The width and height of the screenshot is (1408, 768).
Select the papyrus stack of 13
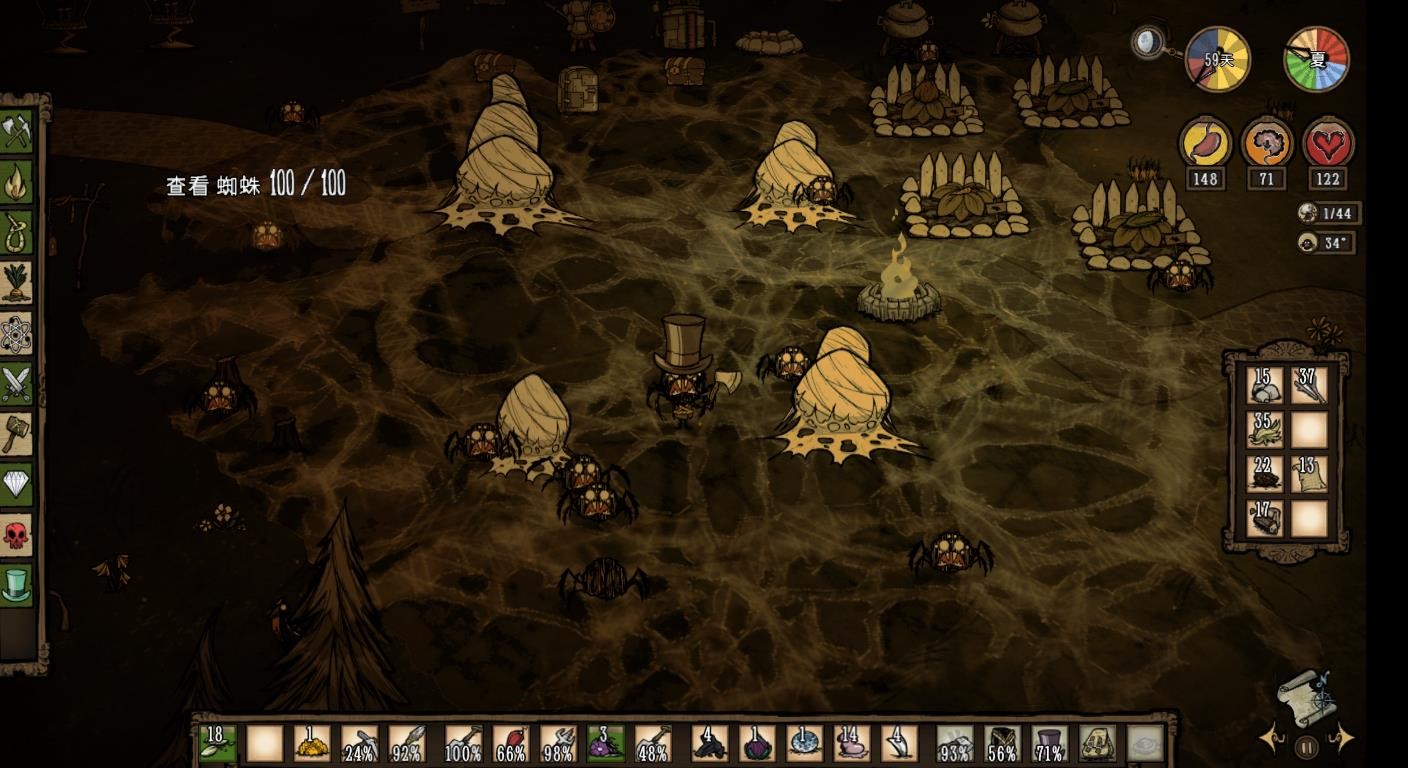1308,473
